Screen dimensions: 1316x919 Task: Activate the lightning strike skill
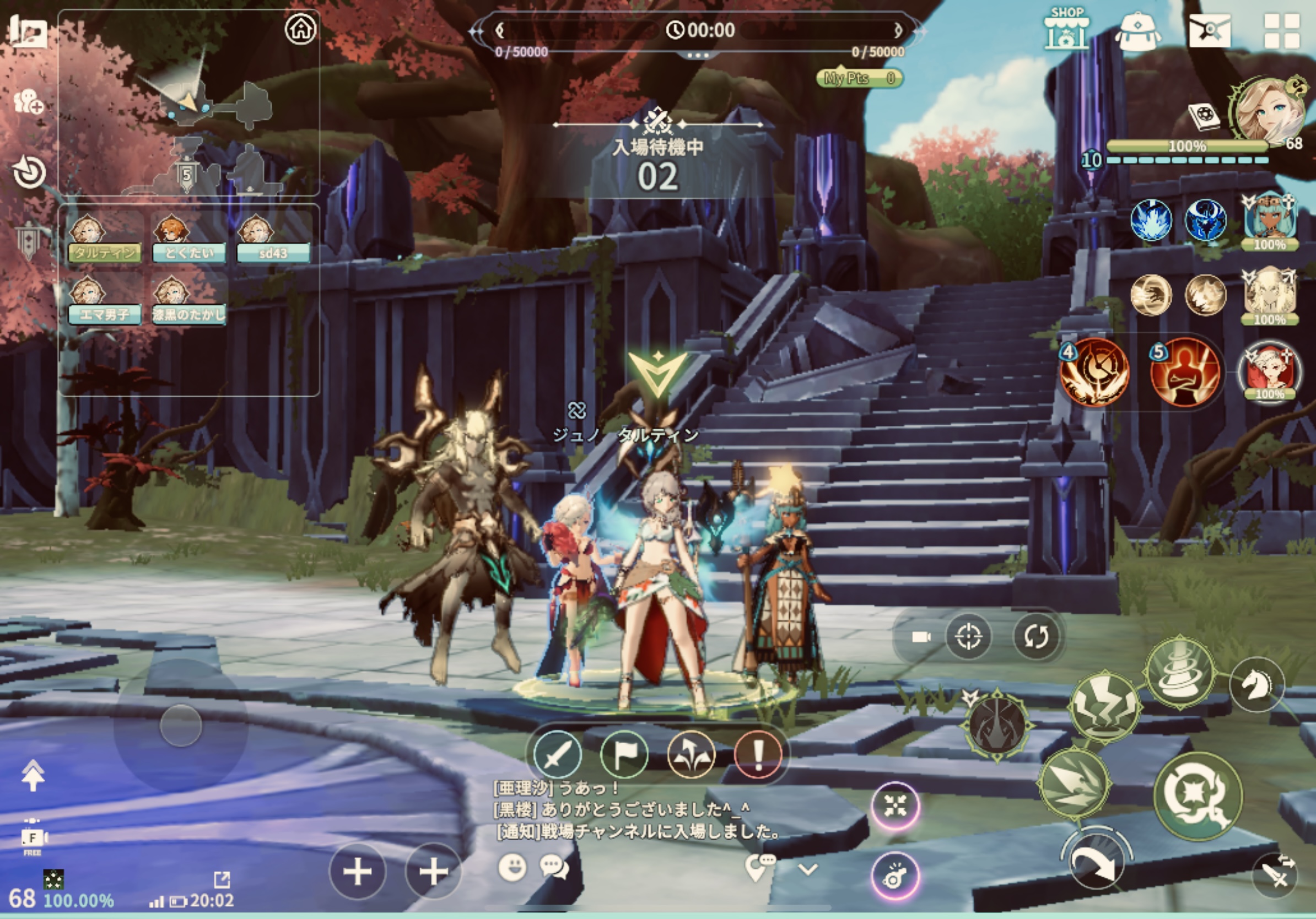coord(1104,707)
